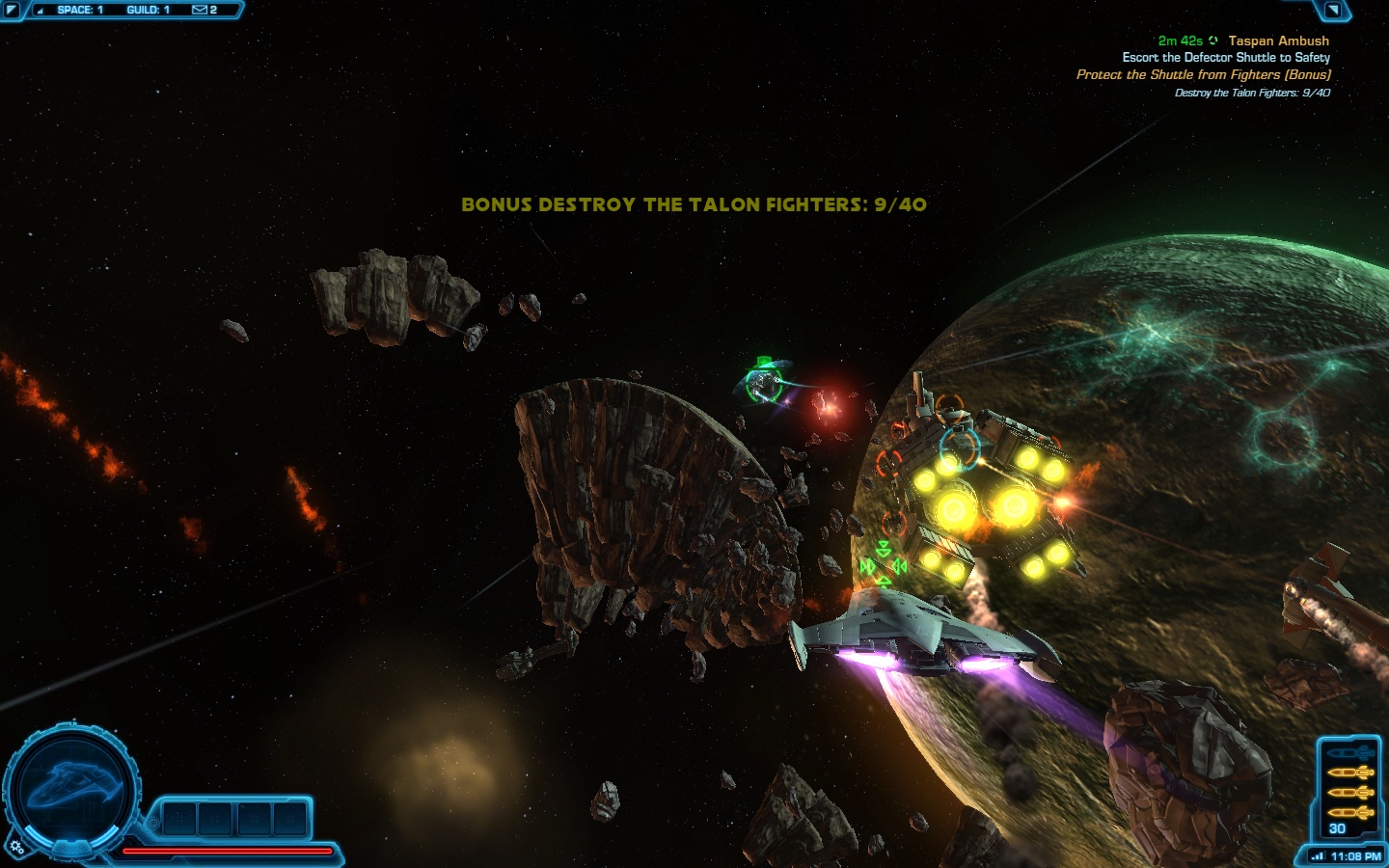
Task: Switch to the GUILD chat channel
Action: click(148, 10)
